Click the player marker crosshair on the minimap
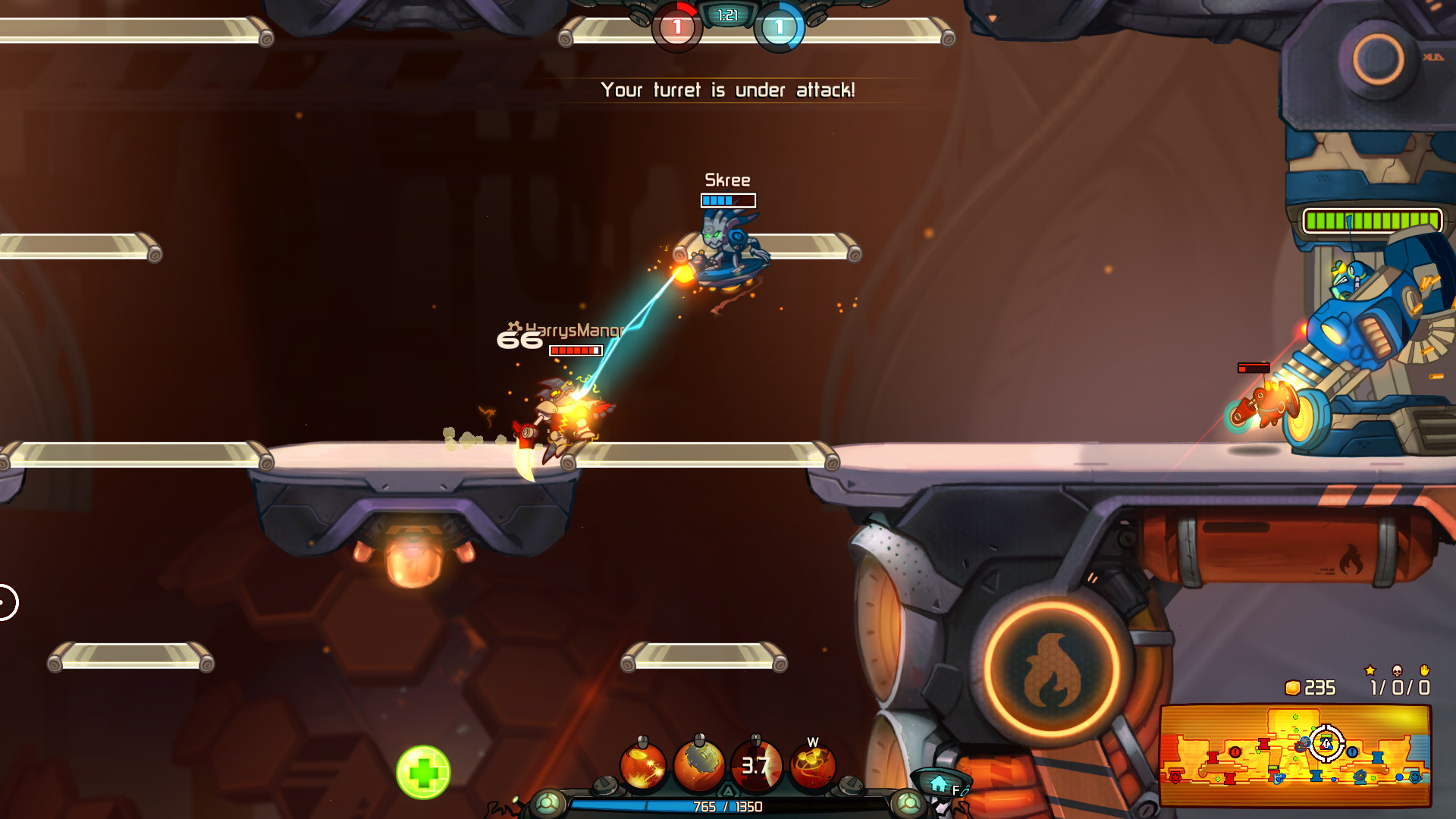Image resolution: width=1456 pixels, height=819 pixels. click(1326, 744)
